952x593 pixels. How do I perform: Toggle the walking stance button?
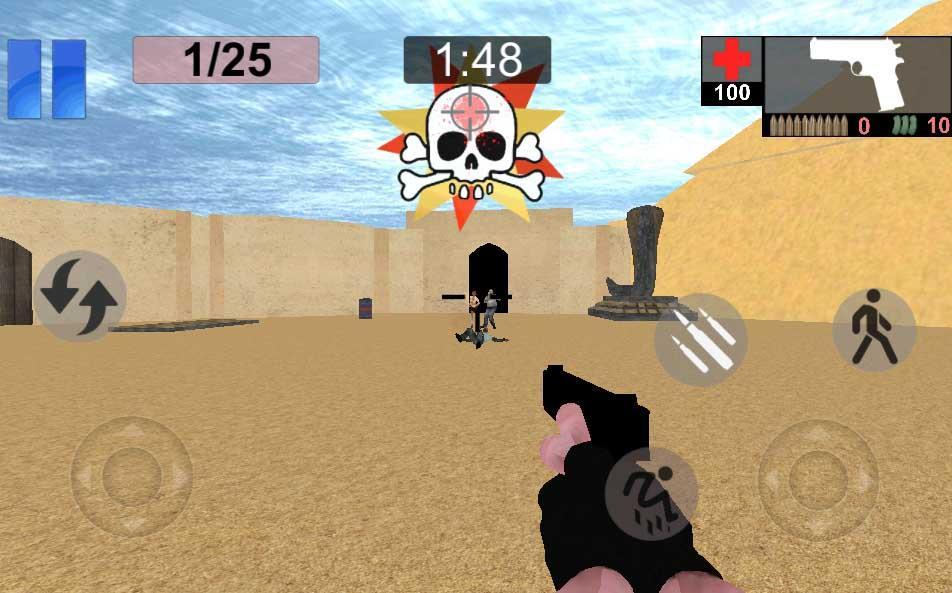coord(873,329)
